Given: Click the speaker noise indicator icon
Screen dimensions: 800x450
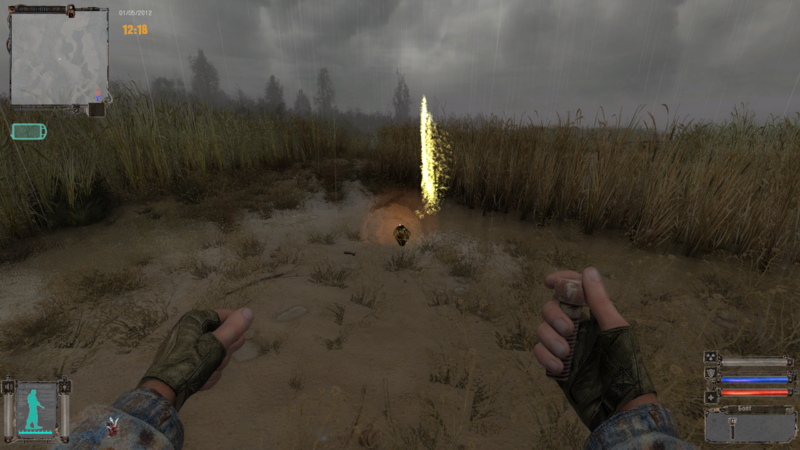Looking at the screenshot, I should pyautogui.click(x=8, y=386).
